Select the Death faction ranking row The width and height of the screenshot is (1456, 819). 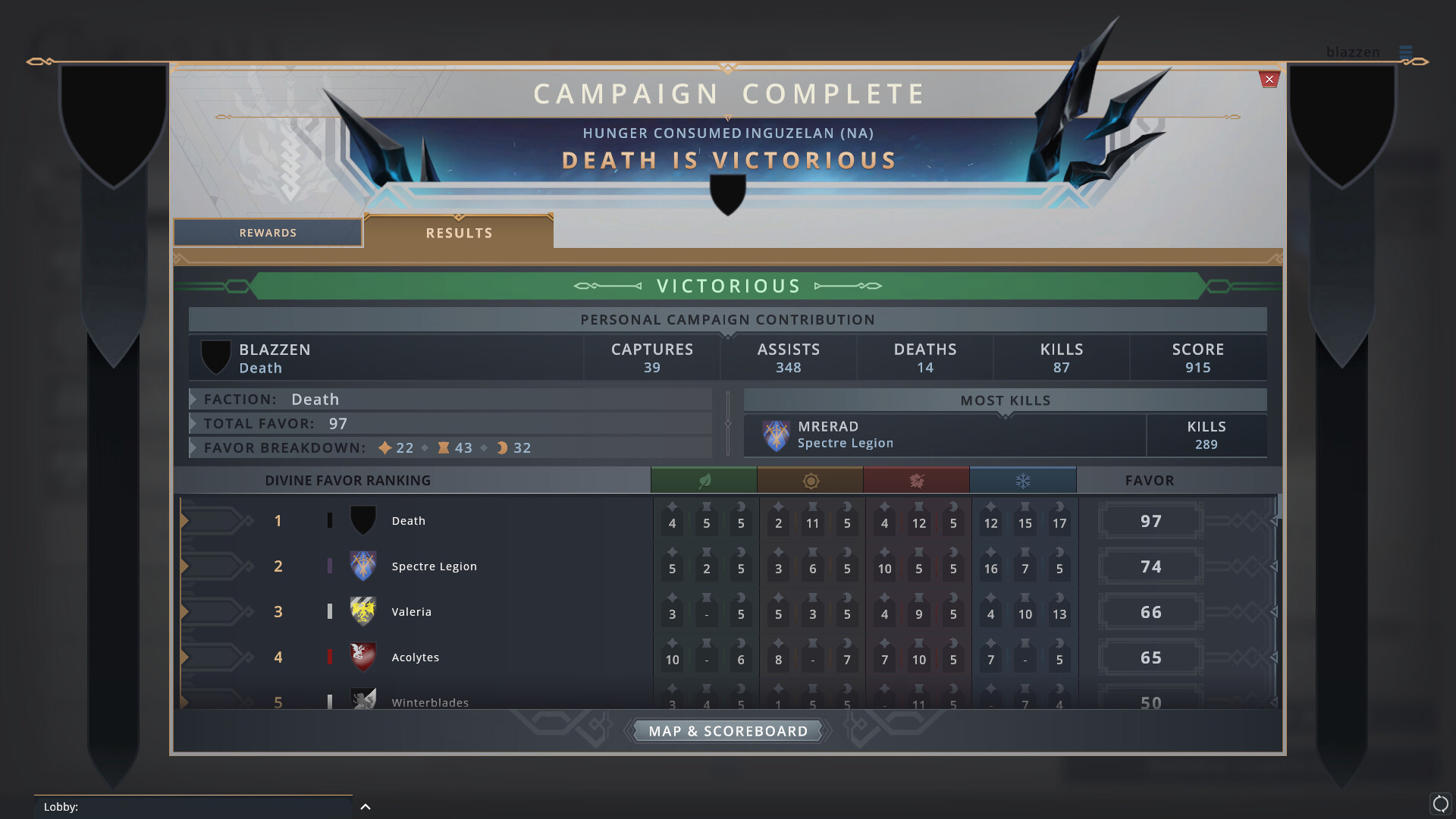pyautogui.click(x=409, y=521)
